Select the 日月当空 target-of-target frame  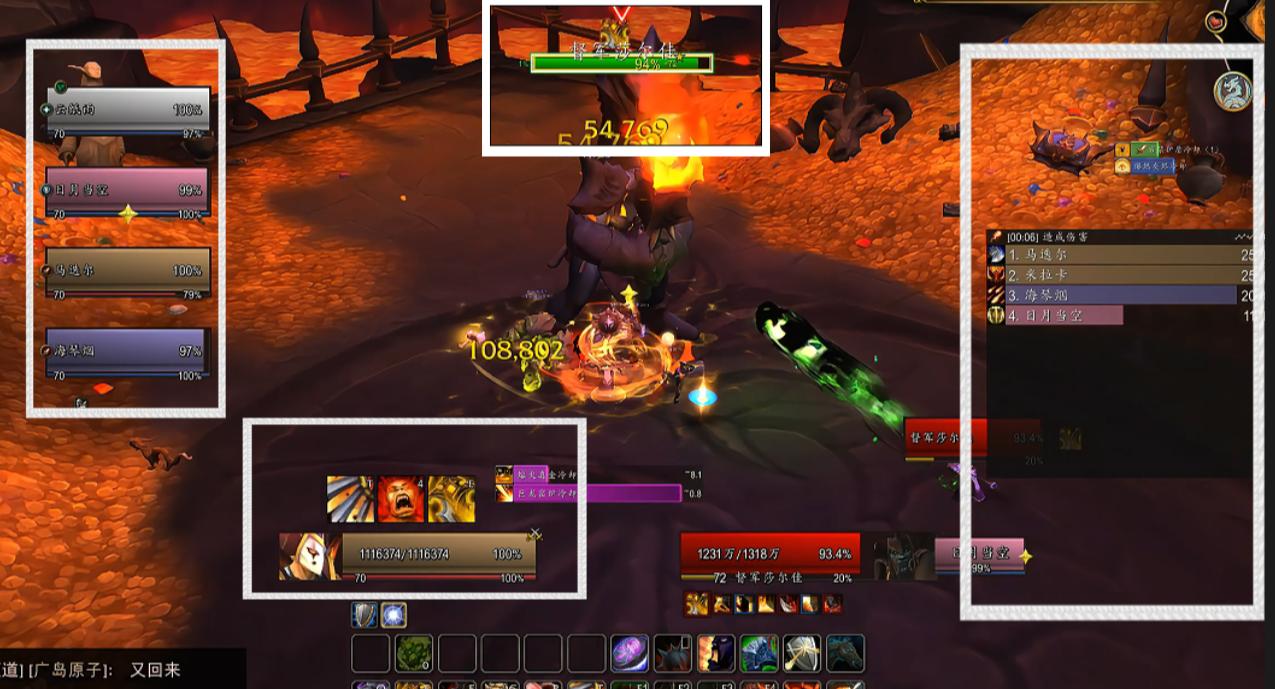pos(980,553)
